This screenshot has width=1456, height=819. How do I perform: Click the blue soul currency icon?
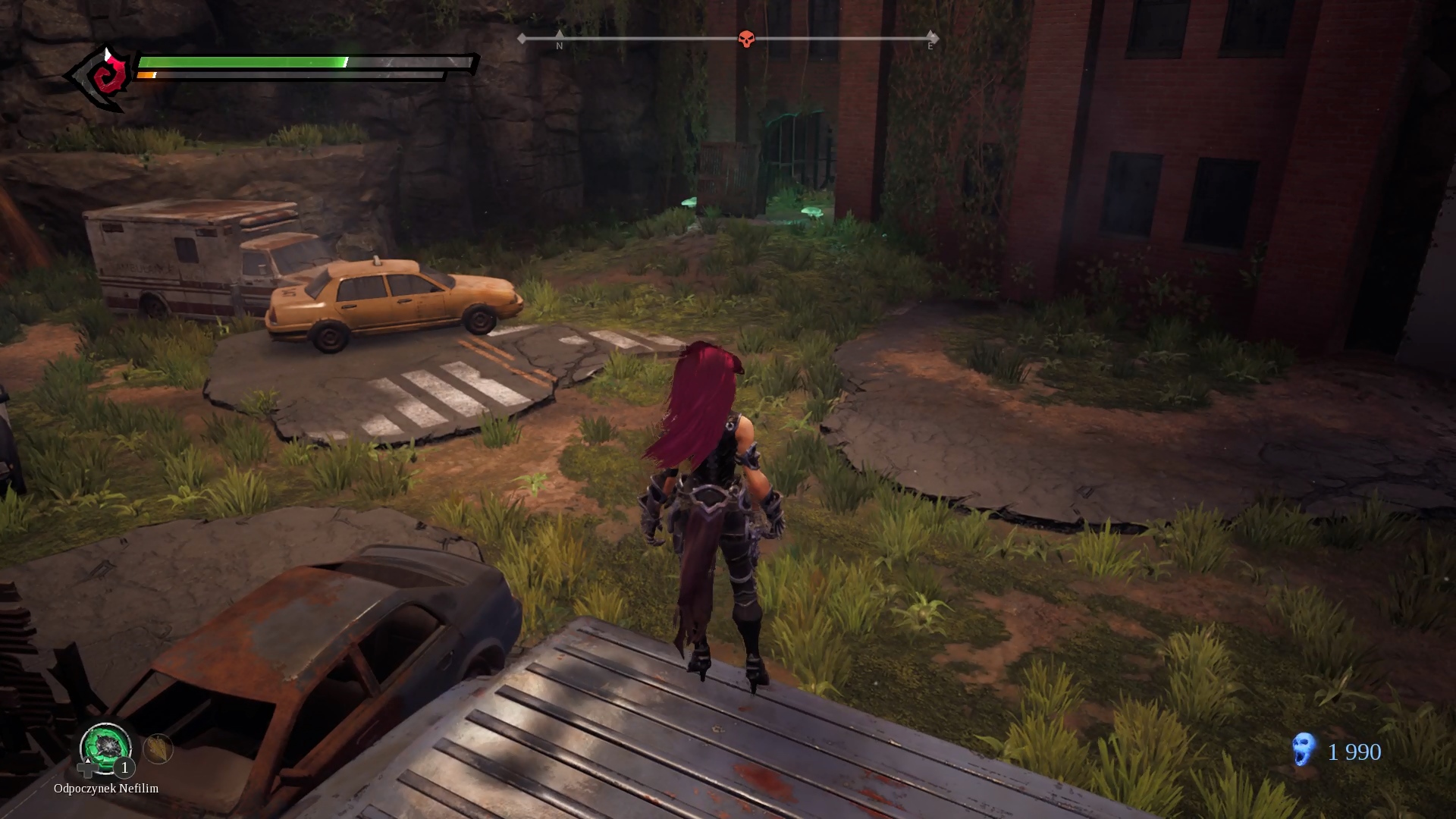point(1304,749)
